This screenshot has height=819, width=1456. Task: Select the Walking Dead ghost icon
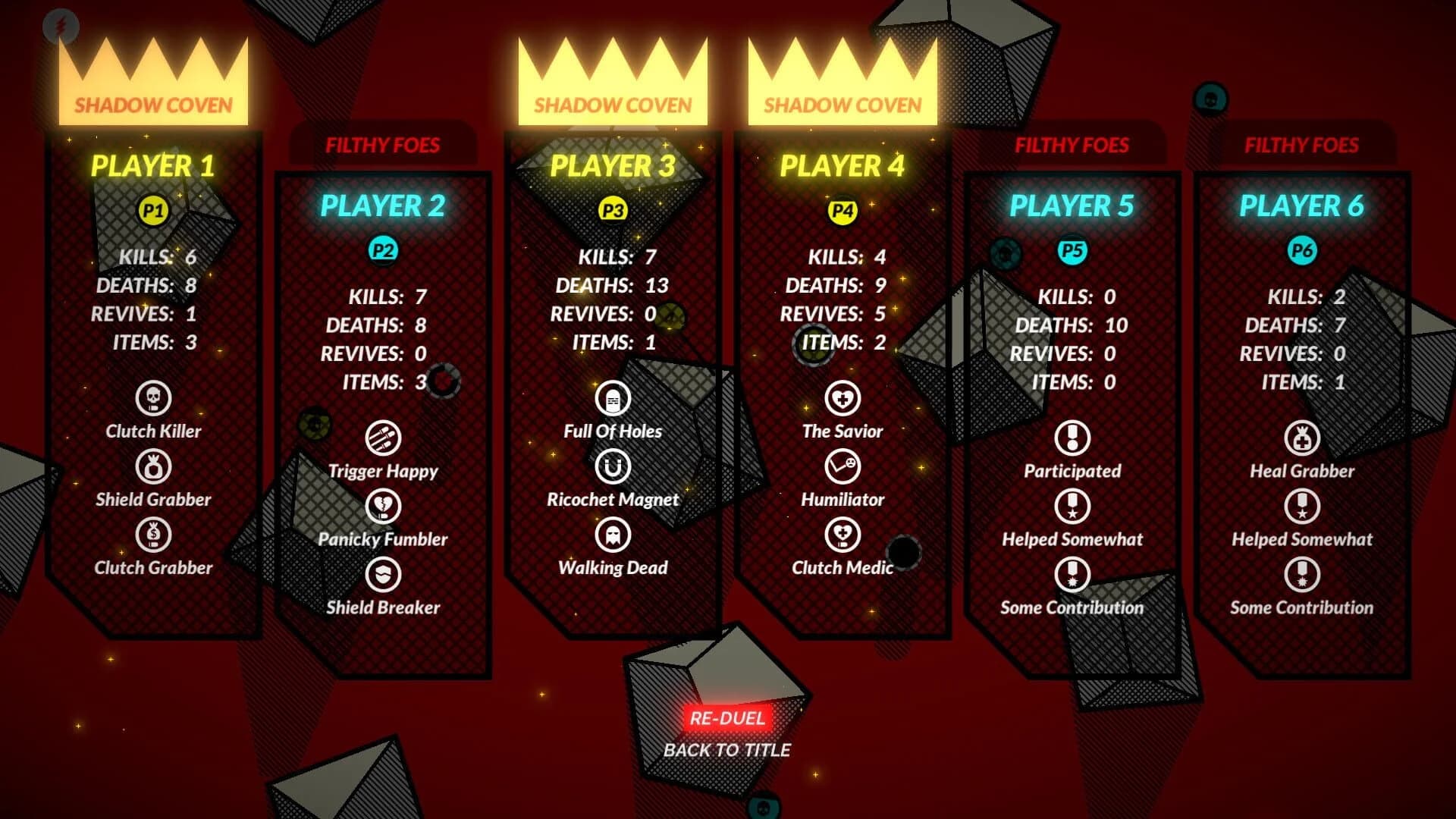pyautogui.click(x=614, y=534)
